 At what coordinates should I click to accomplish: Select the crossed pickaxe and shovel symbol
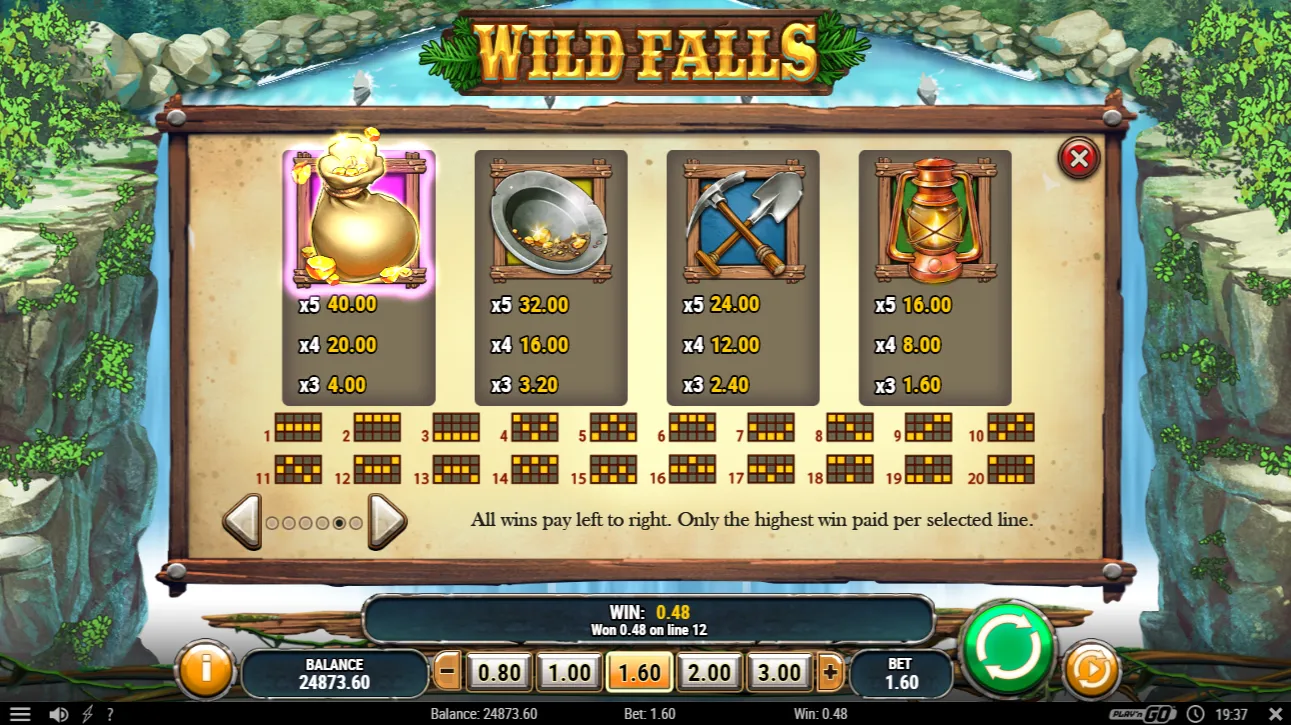743,215
